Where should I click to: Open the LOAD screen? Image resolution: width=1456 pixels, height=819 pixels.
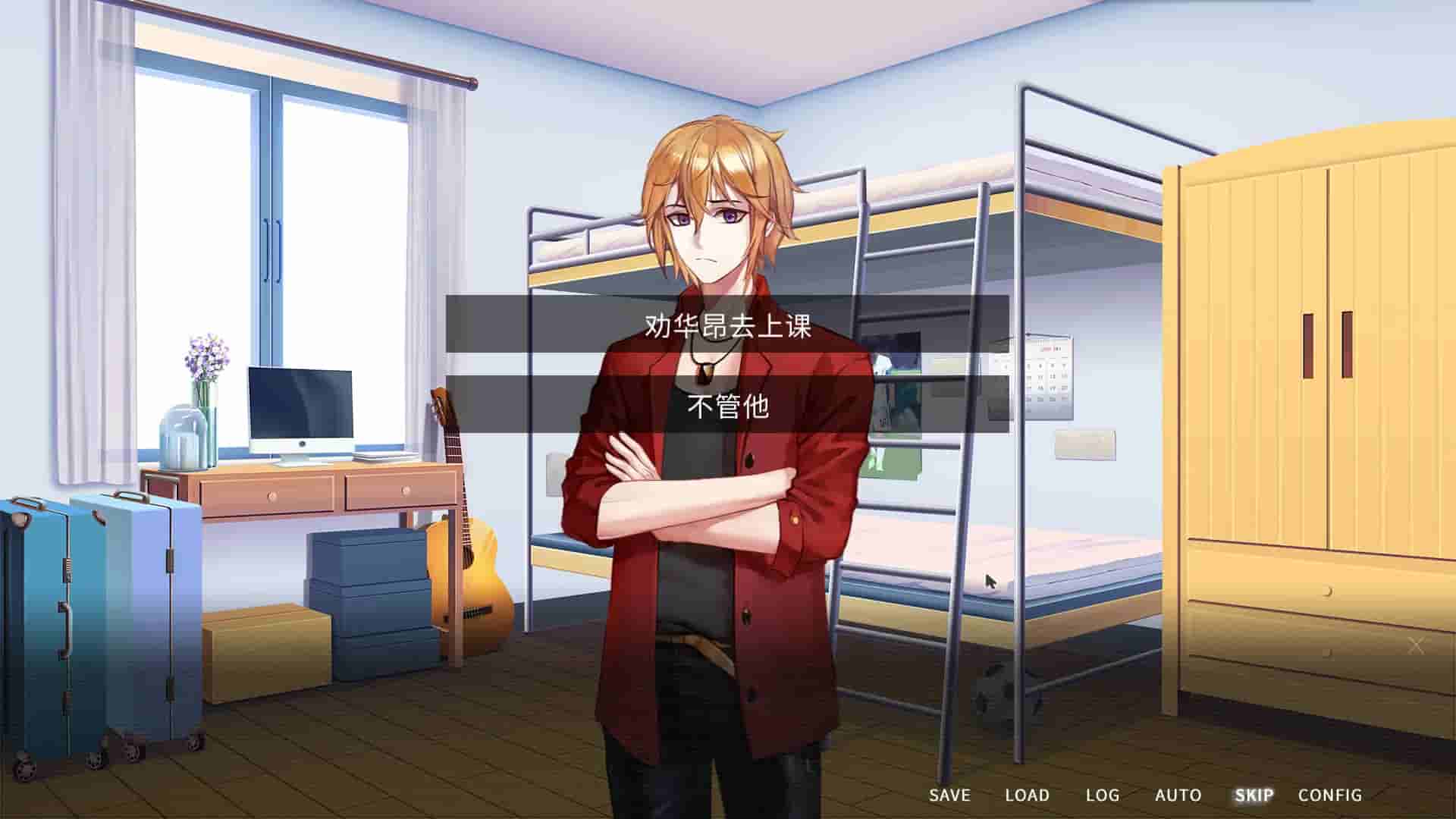[1028, 795]
